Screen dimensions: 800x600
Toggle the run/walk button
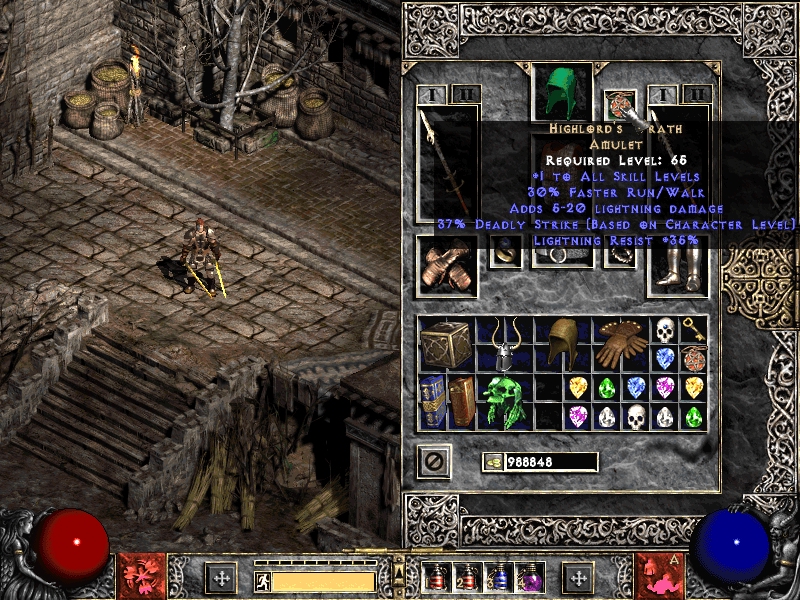263,579
